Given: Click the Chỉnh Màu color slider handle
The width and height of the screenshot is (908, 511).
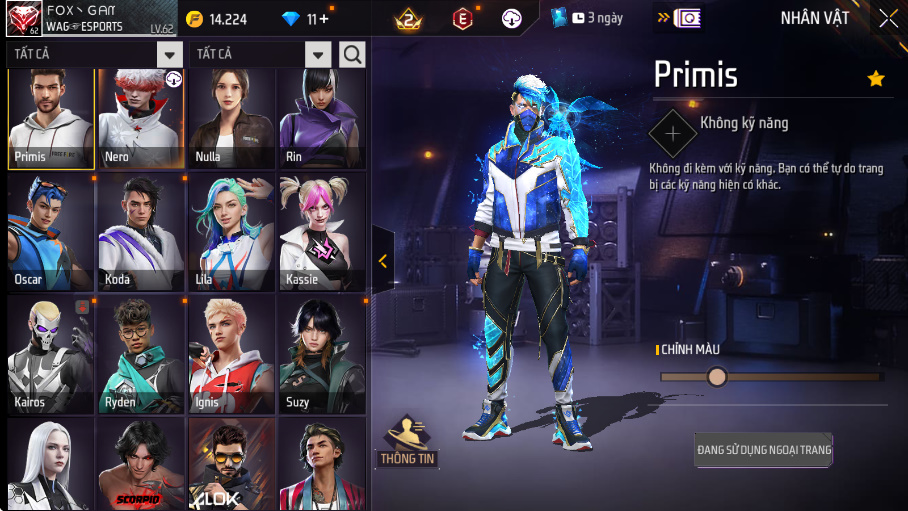Looking at the screenshot, I should [x=717, y=376].
